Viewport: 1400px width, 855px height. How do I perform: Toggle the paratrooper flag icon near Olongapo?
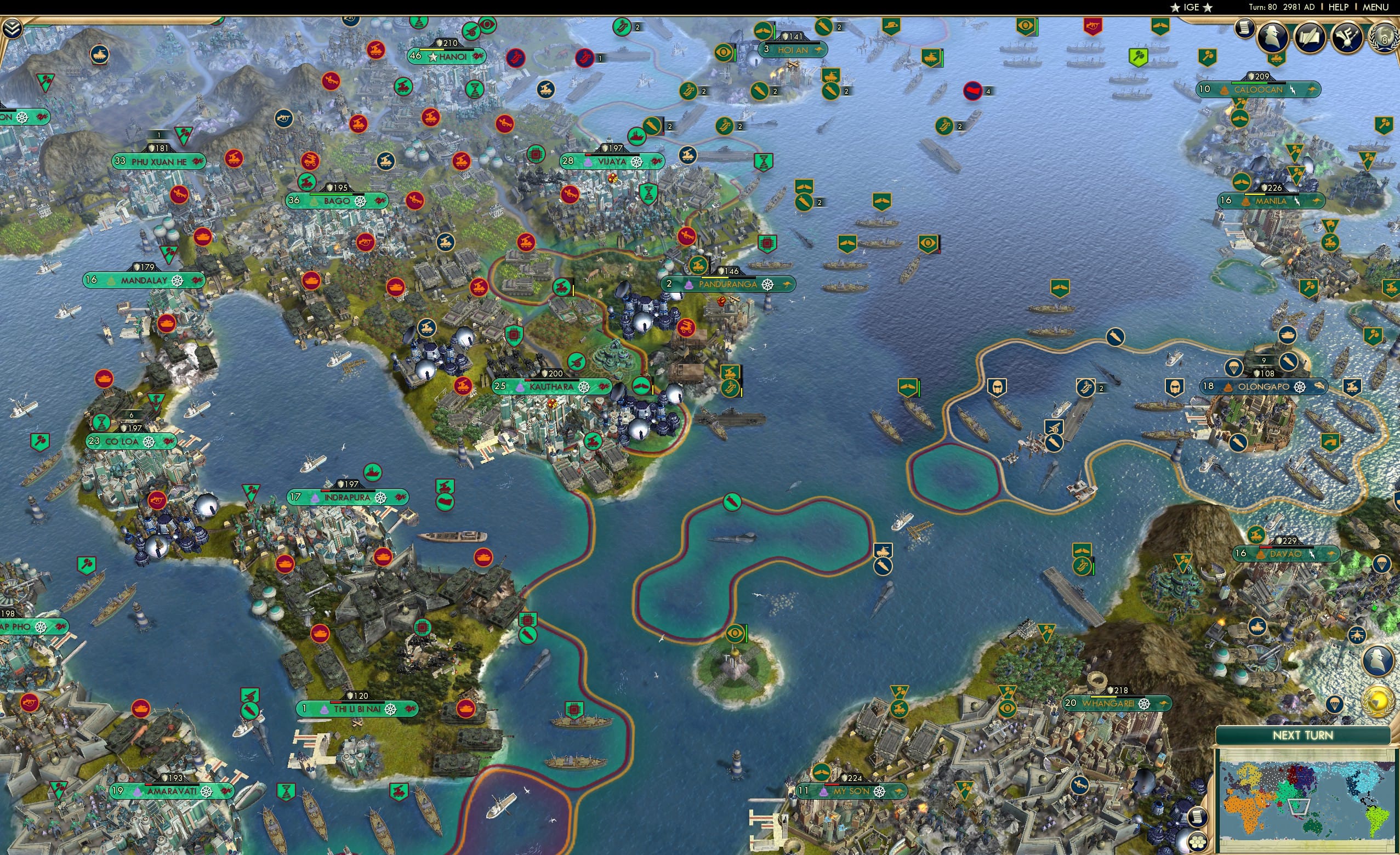click(x=1233, y=367)
